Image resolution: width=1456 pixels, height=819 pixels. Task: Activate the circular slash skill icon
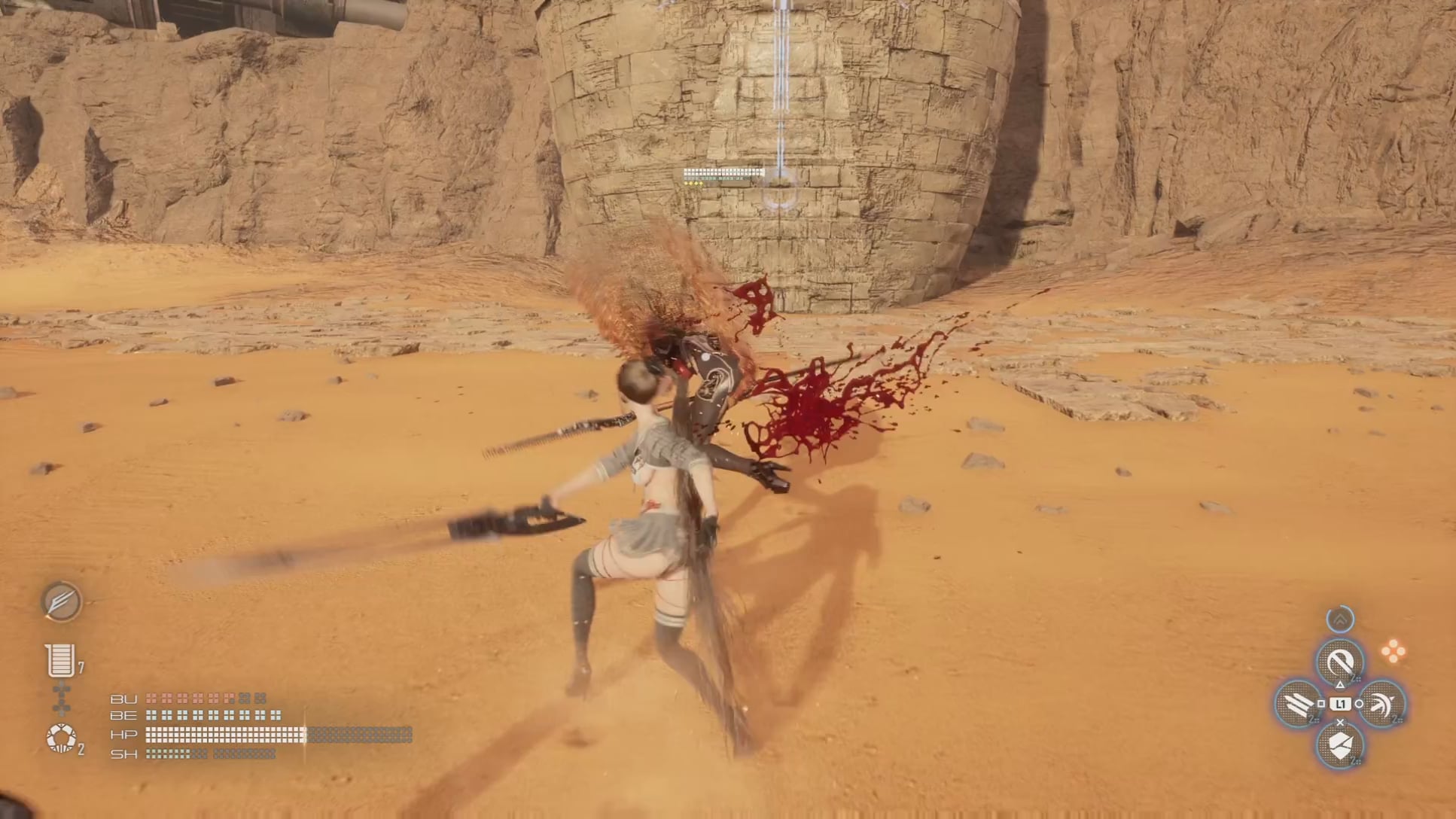1340,662
